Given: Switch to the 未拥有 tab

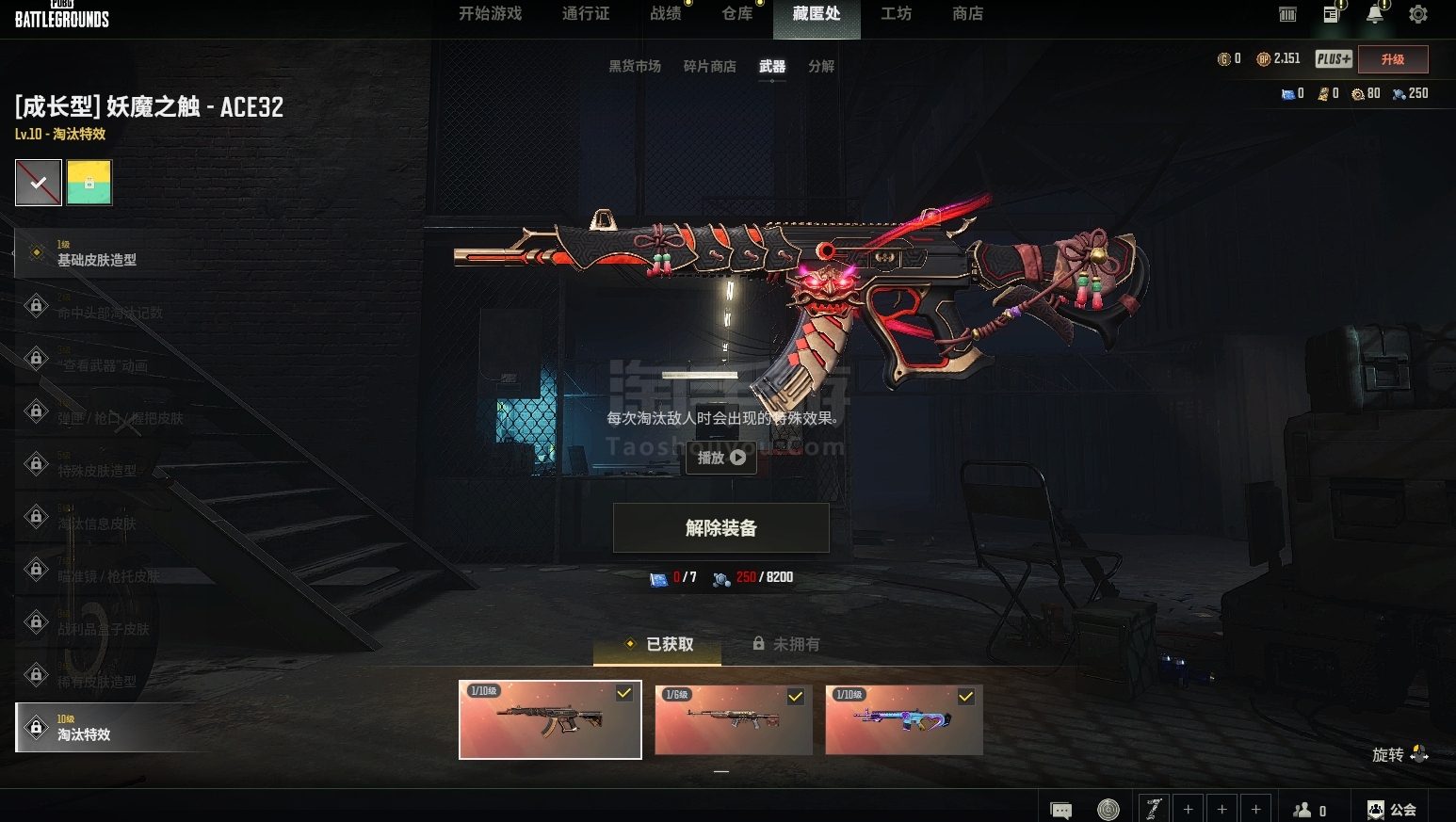Looking at the screenshot, I should (x=786, y=644).
